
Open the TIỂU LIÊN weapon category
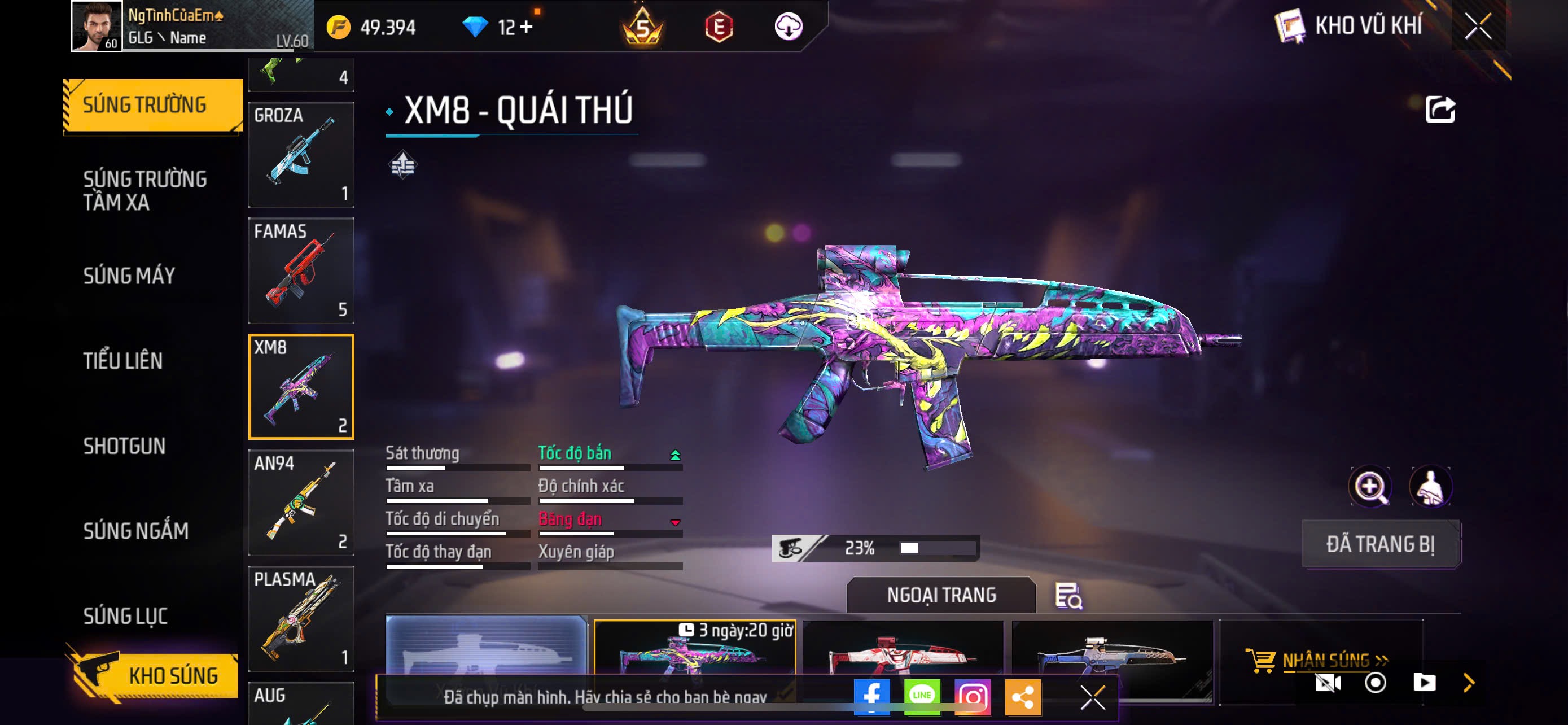click(x=123, y=361)
